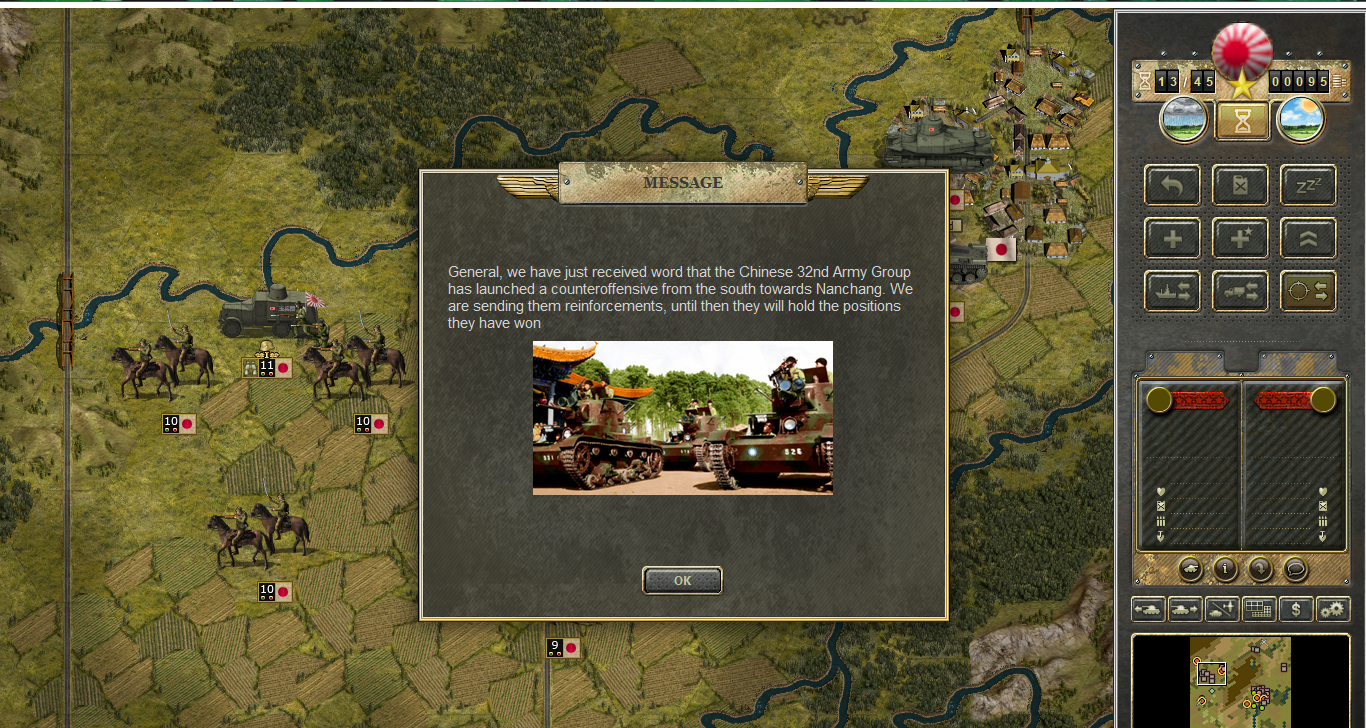Activate the sleep ZZZ button
The width and height of the screenshot is (1366, 728).
(x=1308, y=186)
